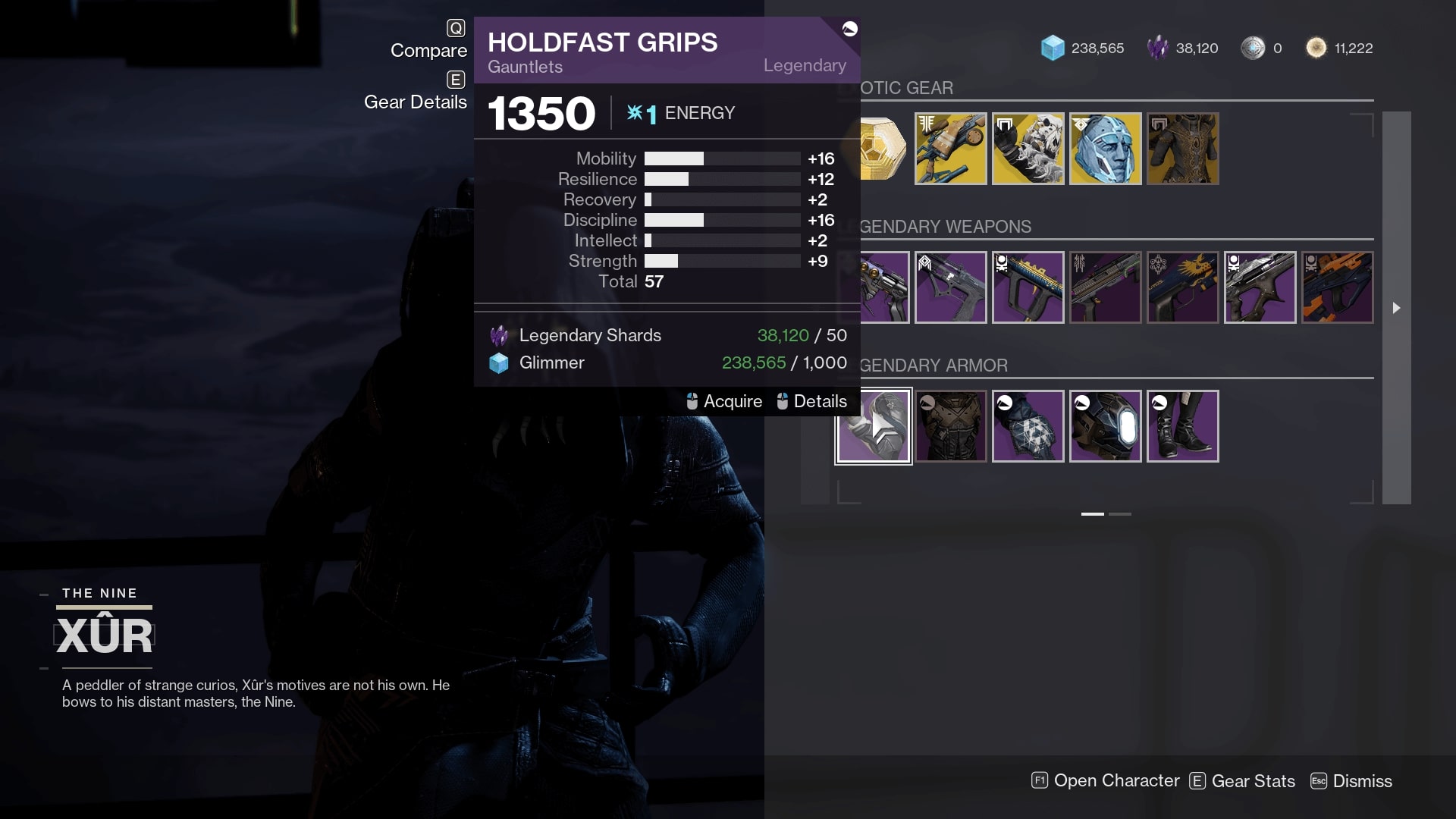Screen dimensions: 1456x819
Task: Click the Glimmer currency icon
Action: tap(1053, 47)
